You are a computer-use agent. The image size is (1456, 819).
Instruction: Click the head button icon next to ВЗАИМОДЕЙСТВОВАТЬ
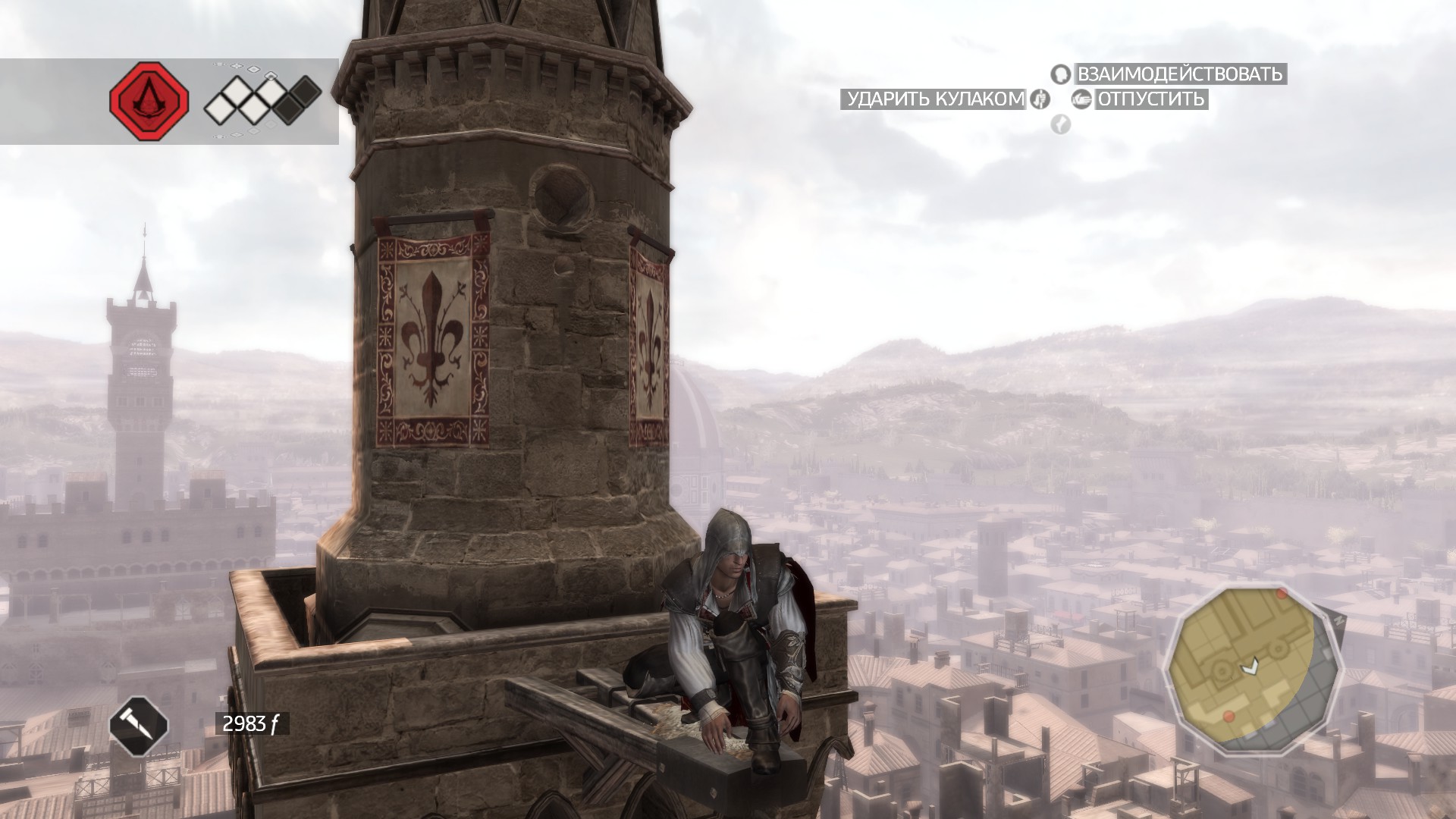coord(1060,75)
